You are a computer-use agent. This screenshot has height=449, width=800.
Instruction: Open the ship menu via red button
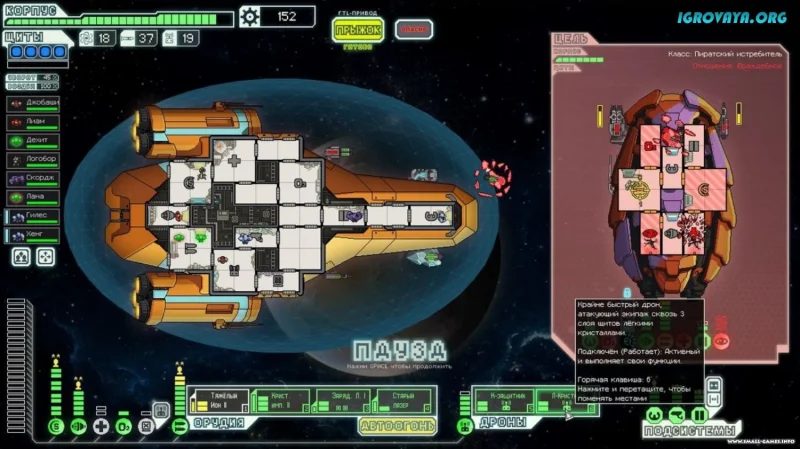point(413,29)
